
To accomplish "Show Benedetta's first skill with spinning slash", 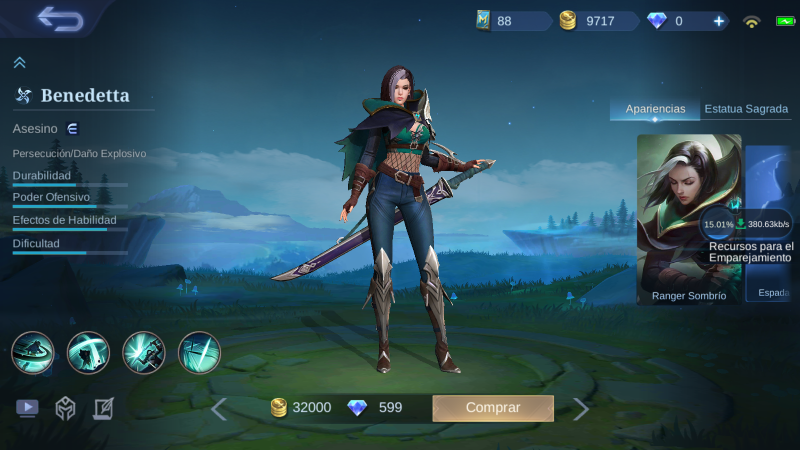I will [33, 352].
